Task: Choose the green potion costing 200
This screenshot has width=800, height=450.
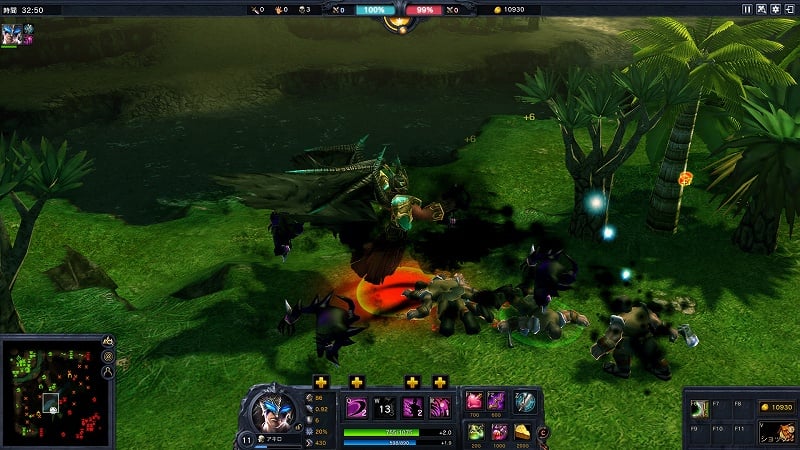Action: point(474,431)
